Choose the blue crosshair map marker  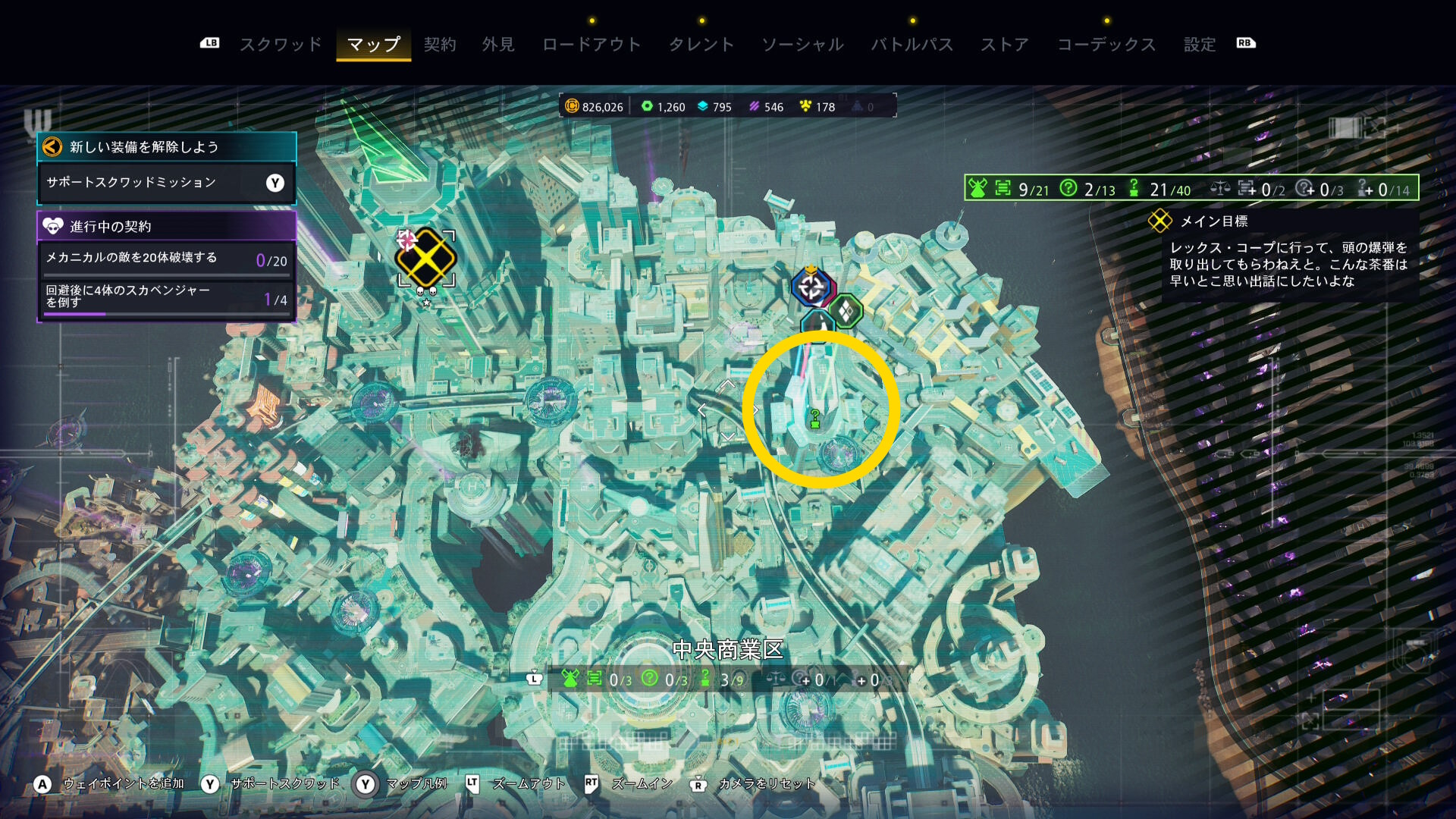pyautogui.click(x=811, y=287)
